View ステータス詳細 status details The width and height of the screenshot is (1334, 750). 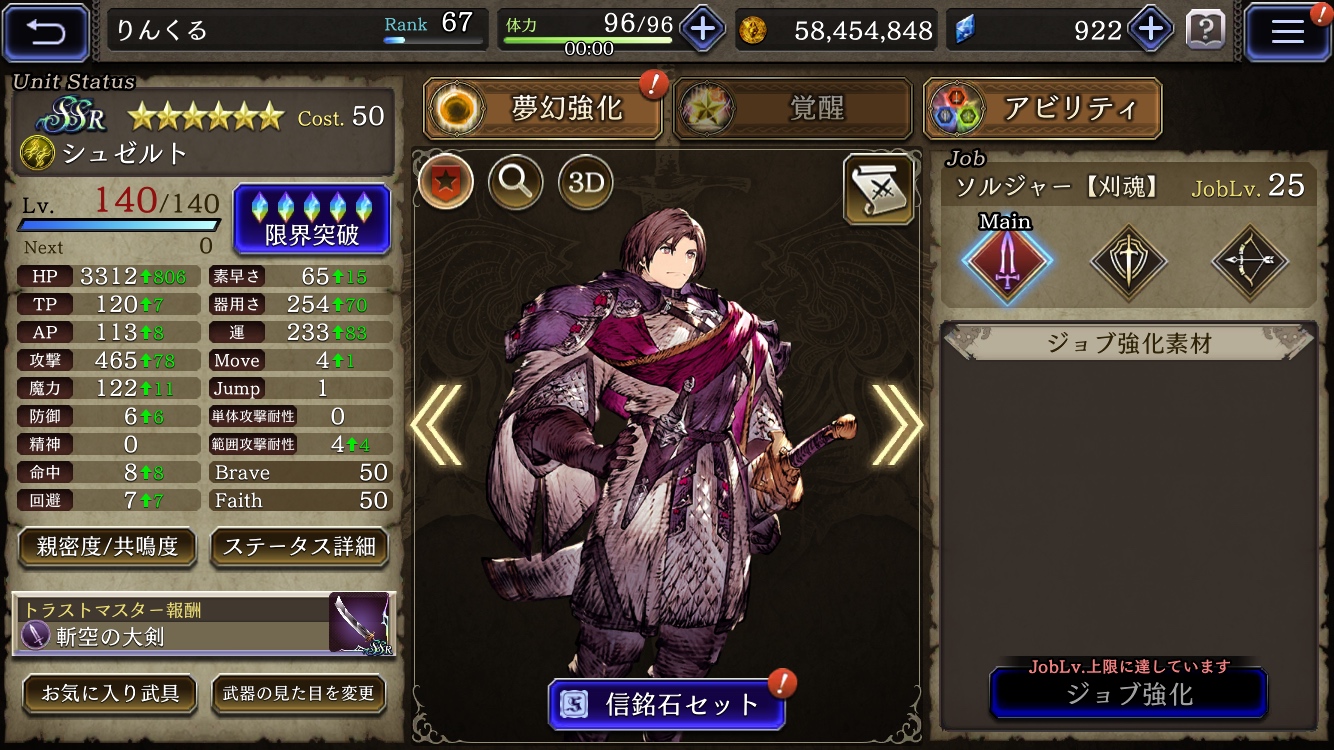[299, 546]
